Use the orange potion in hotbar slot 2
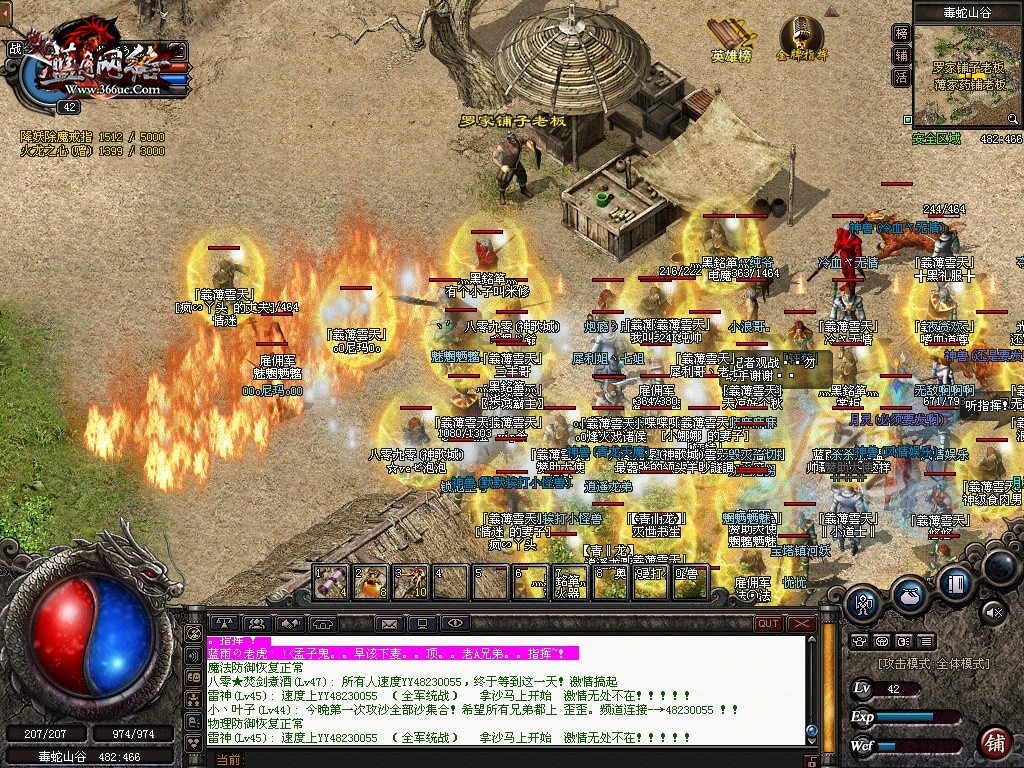Screen dimensions: 1024x768 [x=371, y=582]
